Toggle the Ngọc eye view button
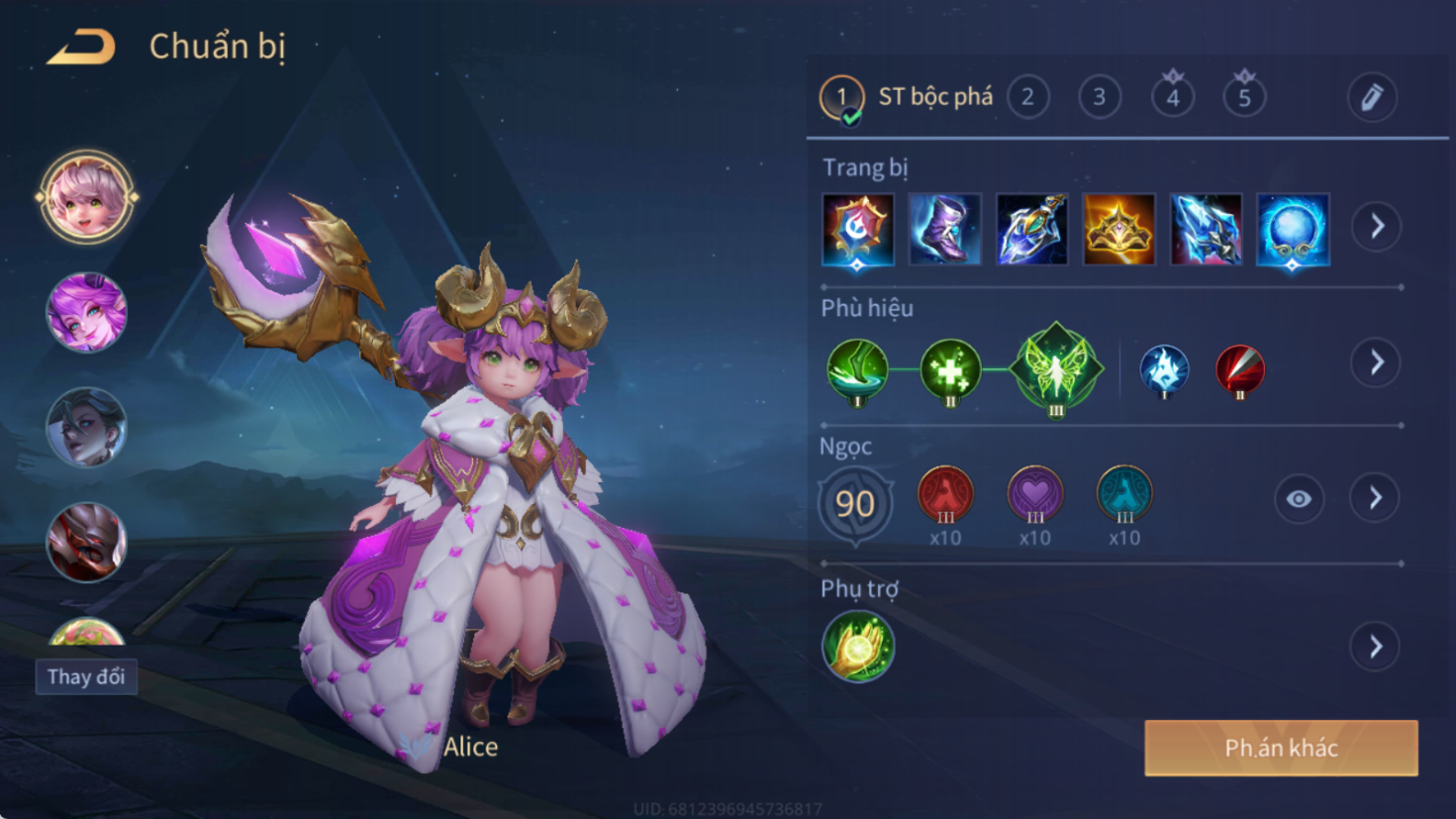The width and height of the screenshot is (1456, 819). pyautogui.click(x=1298, y=499)
